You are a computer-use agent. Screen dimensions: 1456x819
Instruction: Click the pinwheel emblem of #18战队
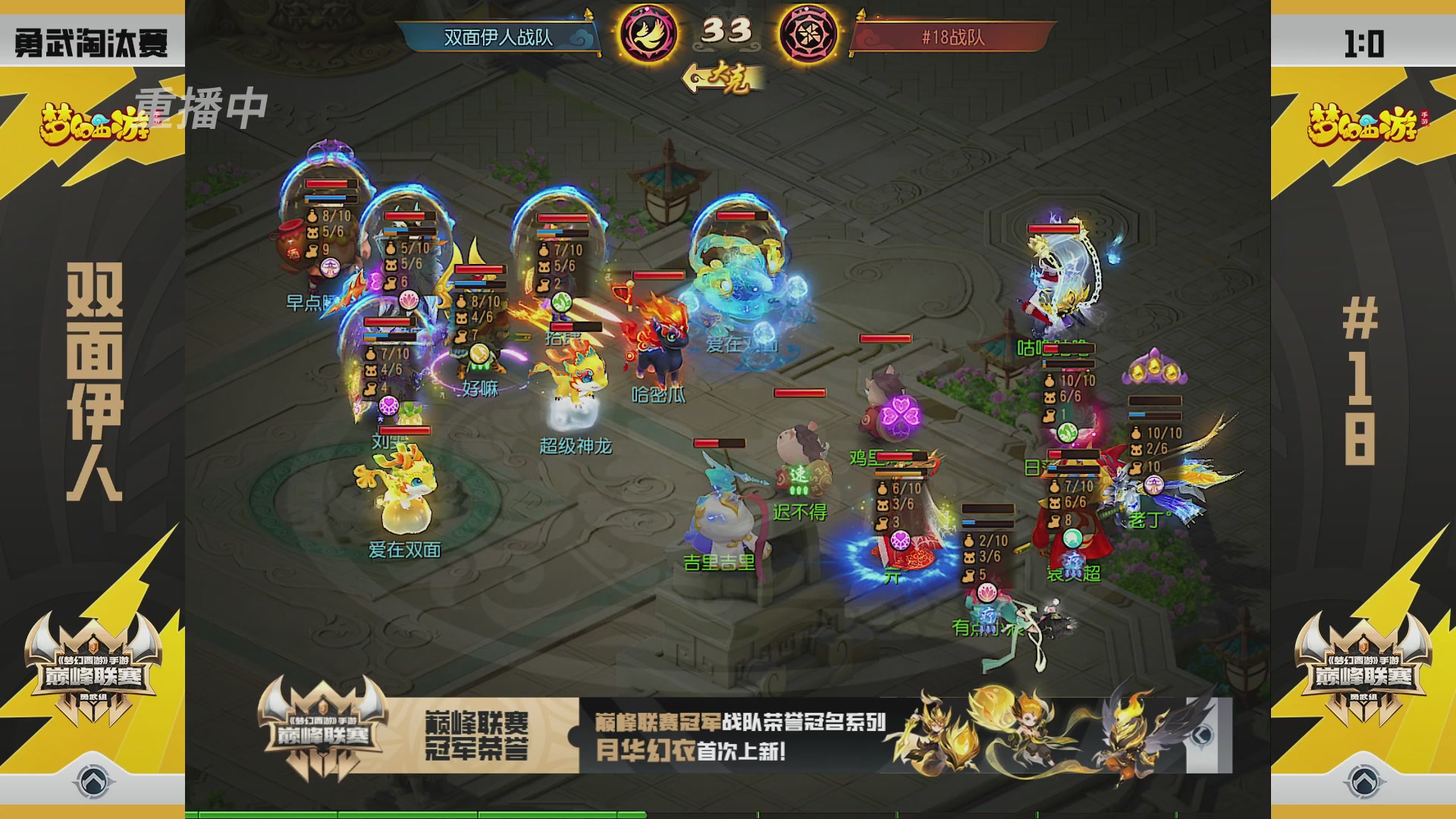[810, 34]
